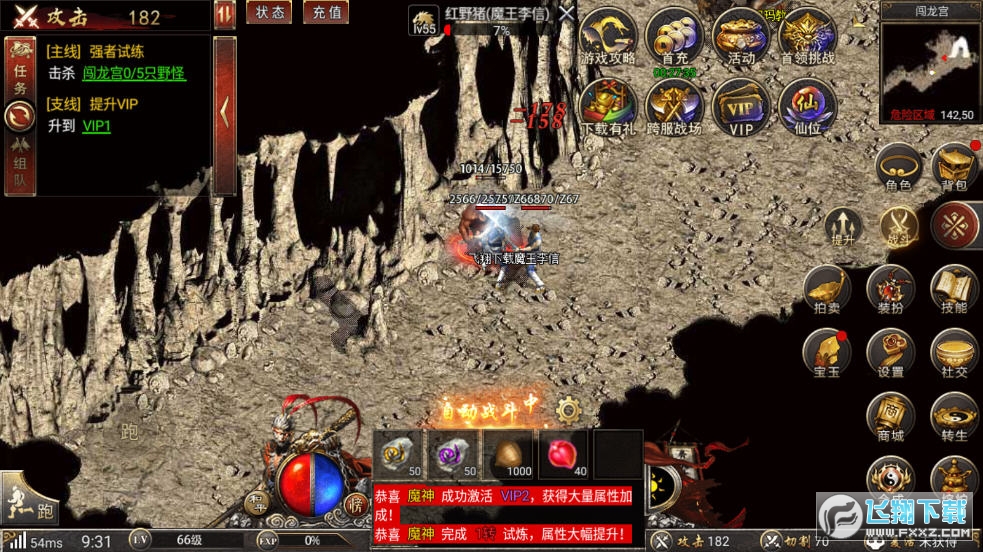Open the 背包 backpack
The width and height of the screenshot is (983, 552).
[954, 167]
